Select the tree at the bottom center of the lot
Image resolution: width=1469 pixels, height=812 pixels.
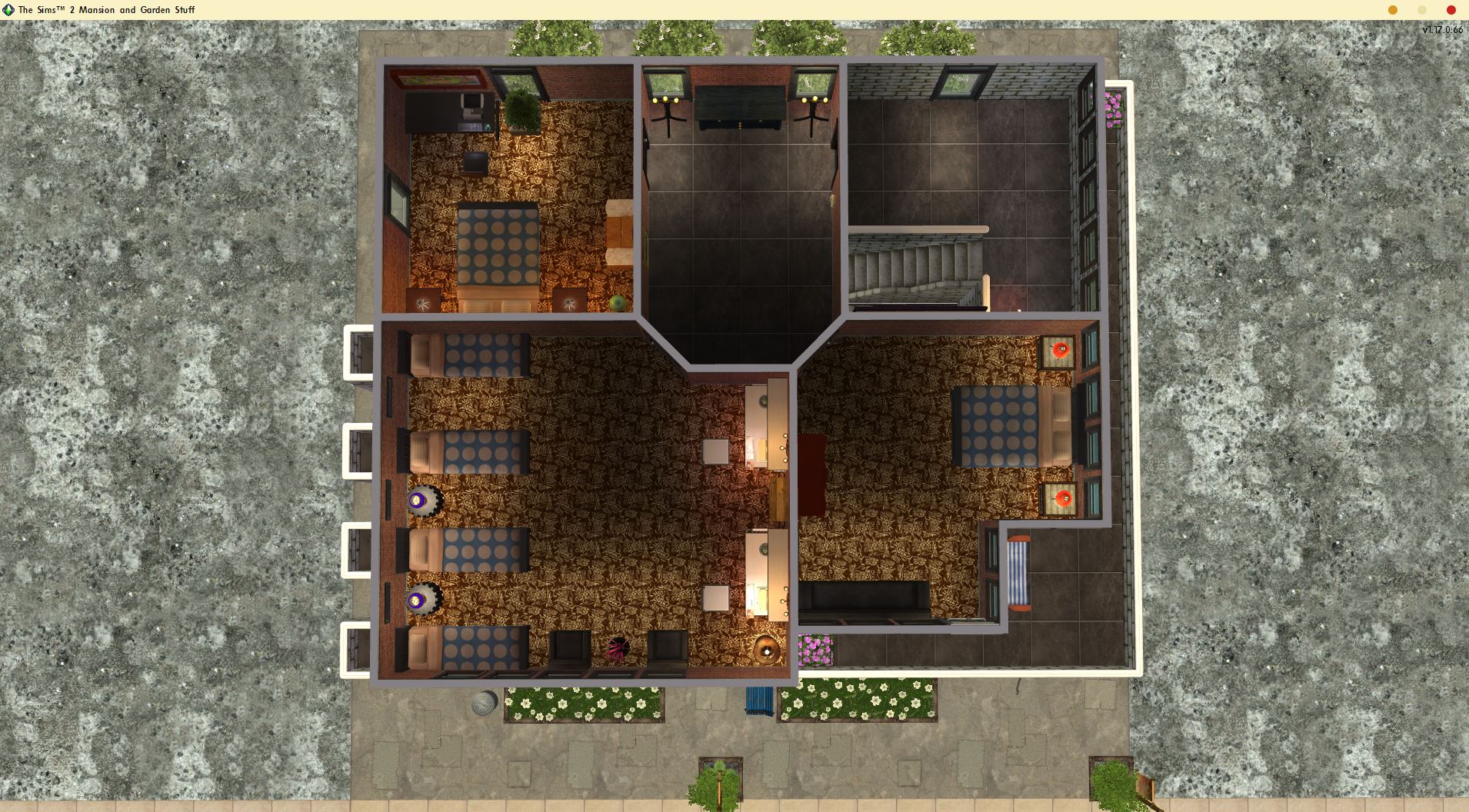(718, 788)
